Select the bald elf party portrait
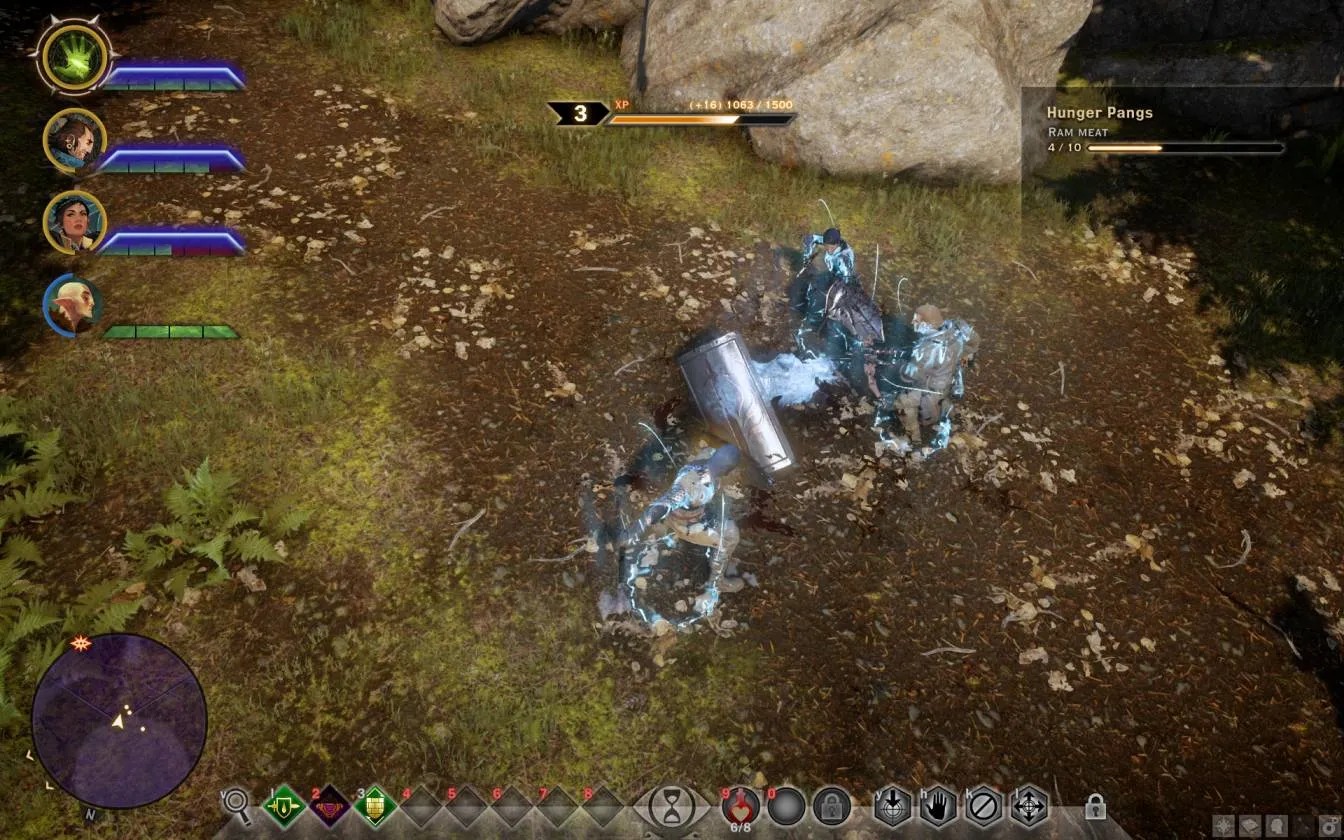Screen dimensions: 1344x840 pos(74,306)
